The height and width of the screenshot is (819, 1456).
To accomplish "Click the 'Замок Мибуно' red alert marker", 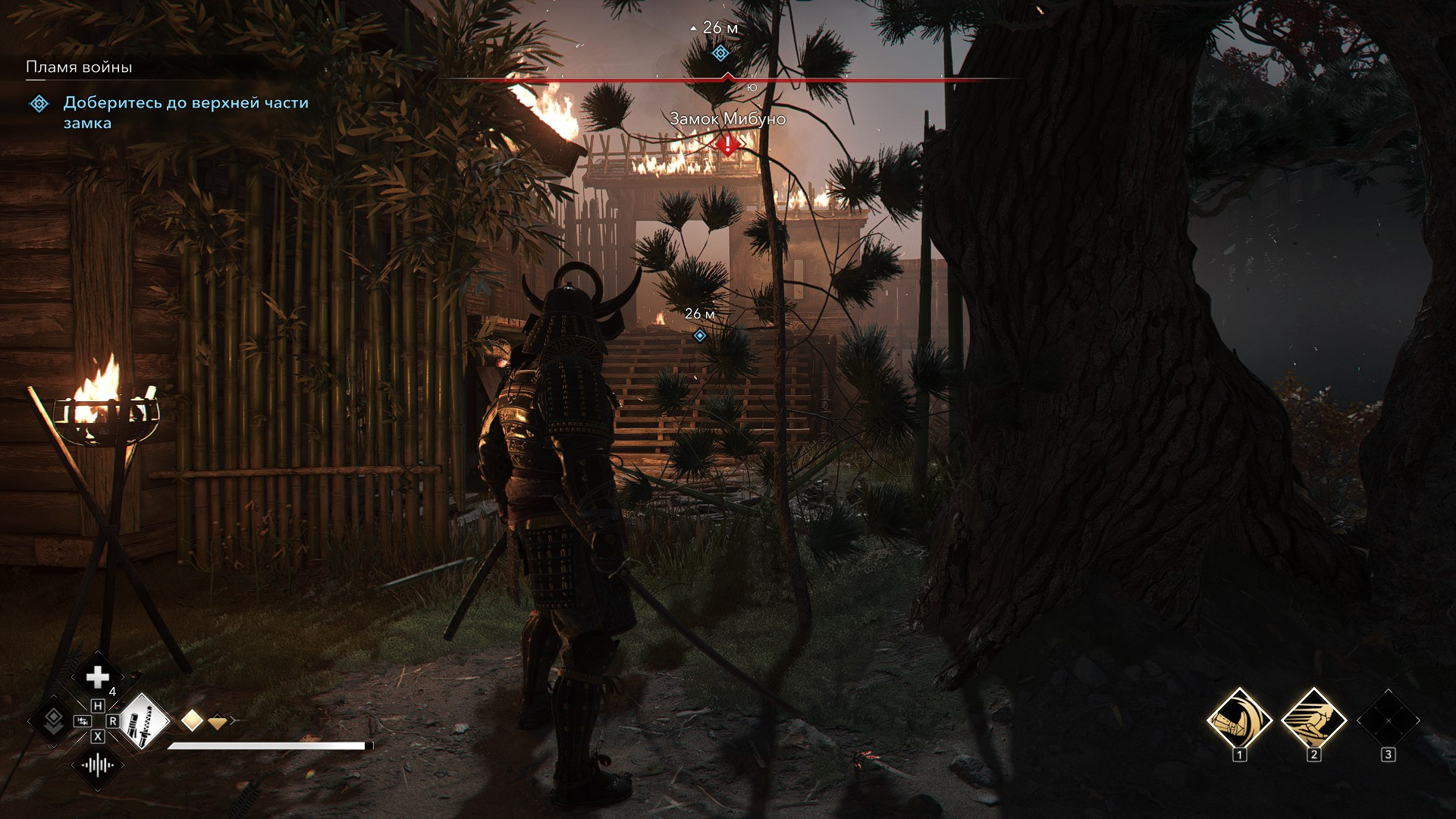I will (728, 143).
